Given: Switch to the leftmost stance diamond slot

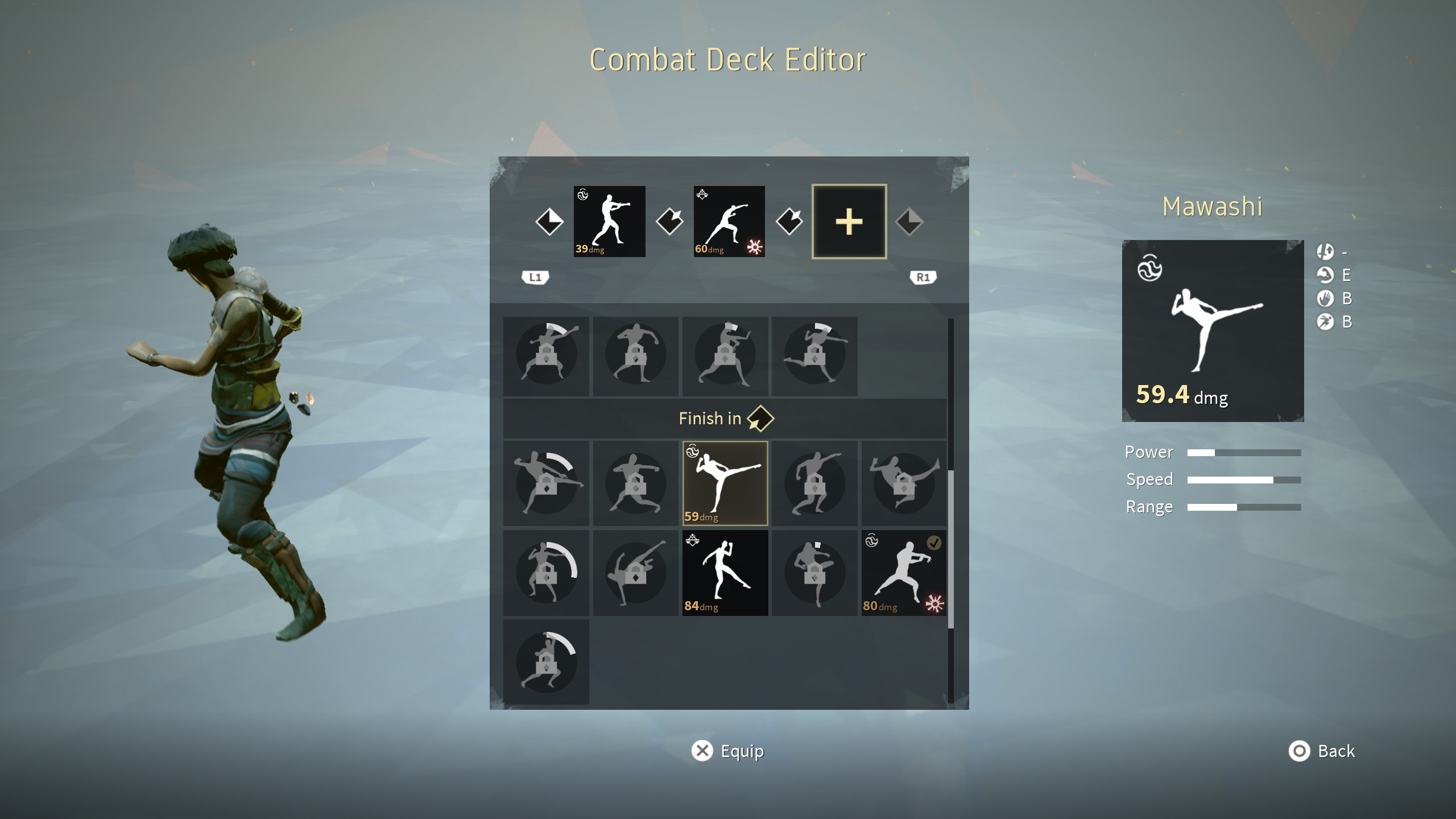Looking at the screenshot, I should [x=551, y=222].
